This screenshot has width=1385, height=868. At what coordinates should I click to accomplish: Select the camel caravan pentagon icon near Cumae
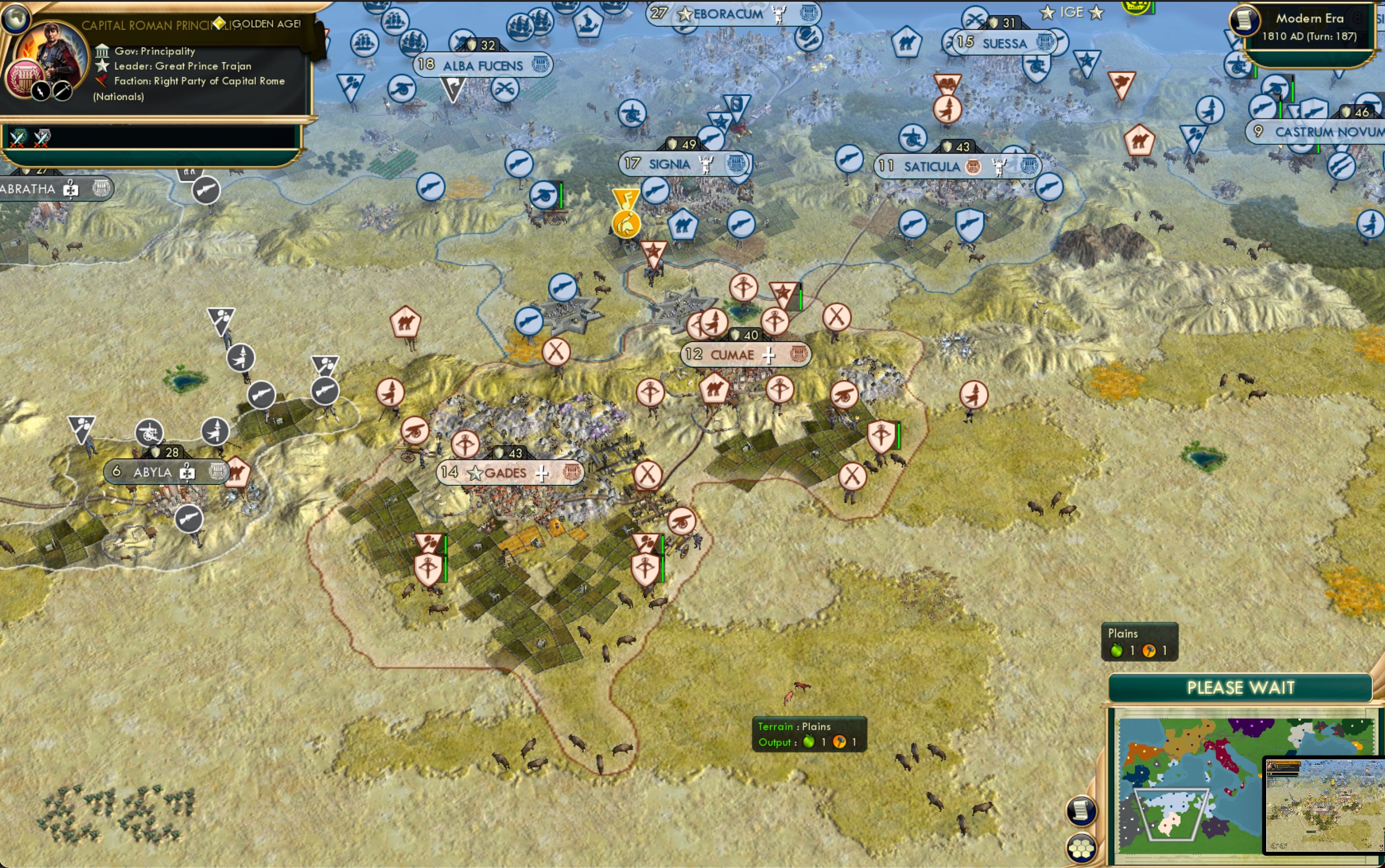(x=715, y=388)
